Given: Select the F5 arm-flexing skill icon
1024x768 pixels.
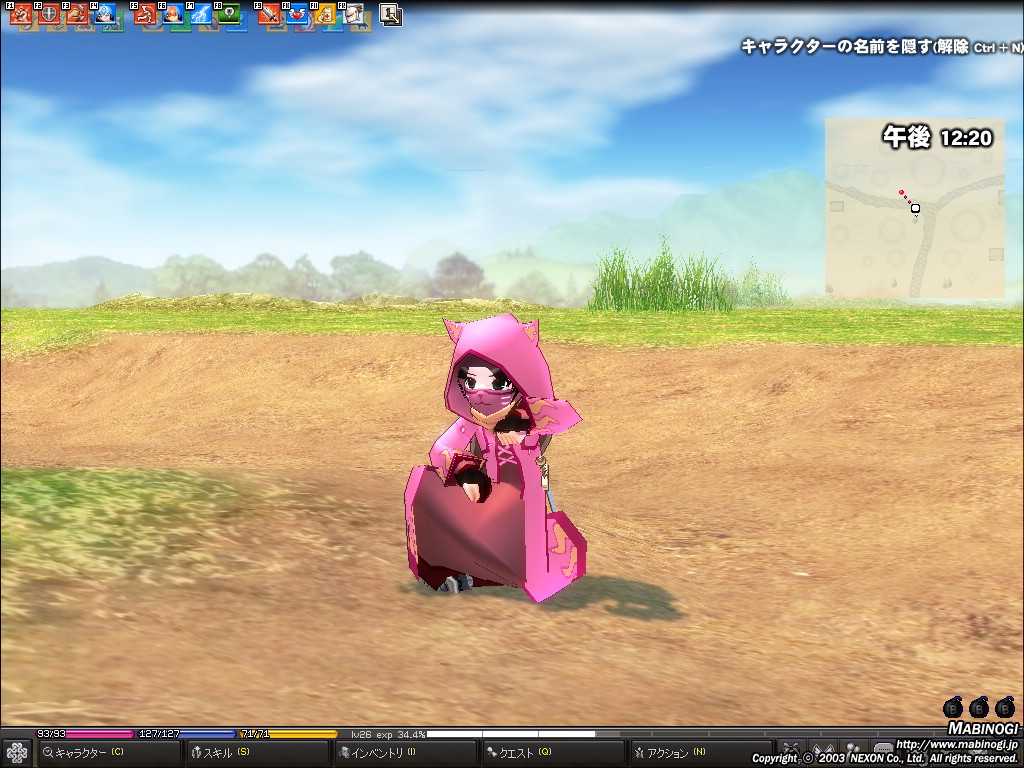Looking at the screenshot, I should [x=145, y=15].
